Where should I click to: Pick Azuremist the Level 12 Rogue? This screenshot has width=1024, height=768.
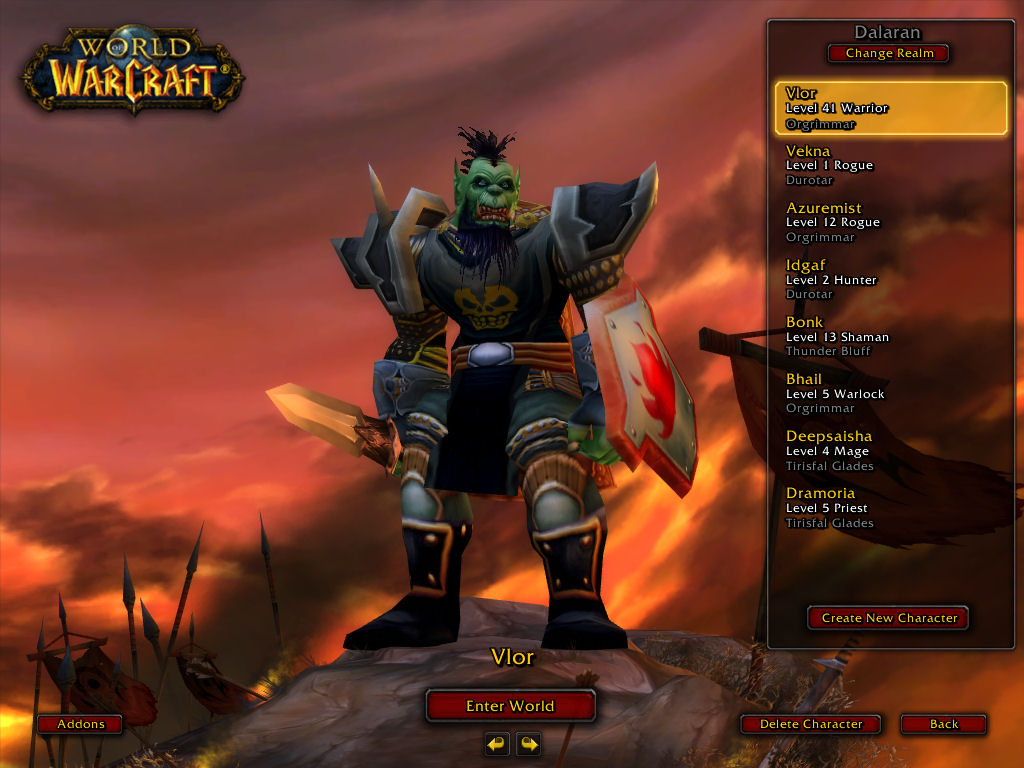tap(890, 222)
